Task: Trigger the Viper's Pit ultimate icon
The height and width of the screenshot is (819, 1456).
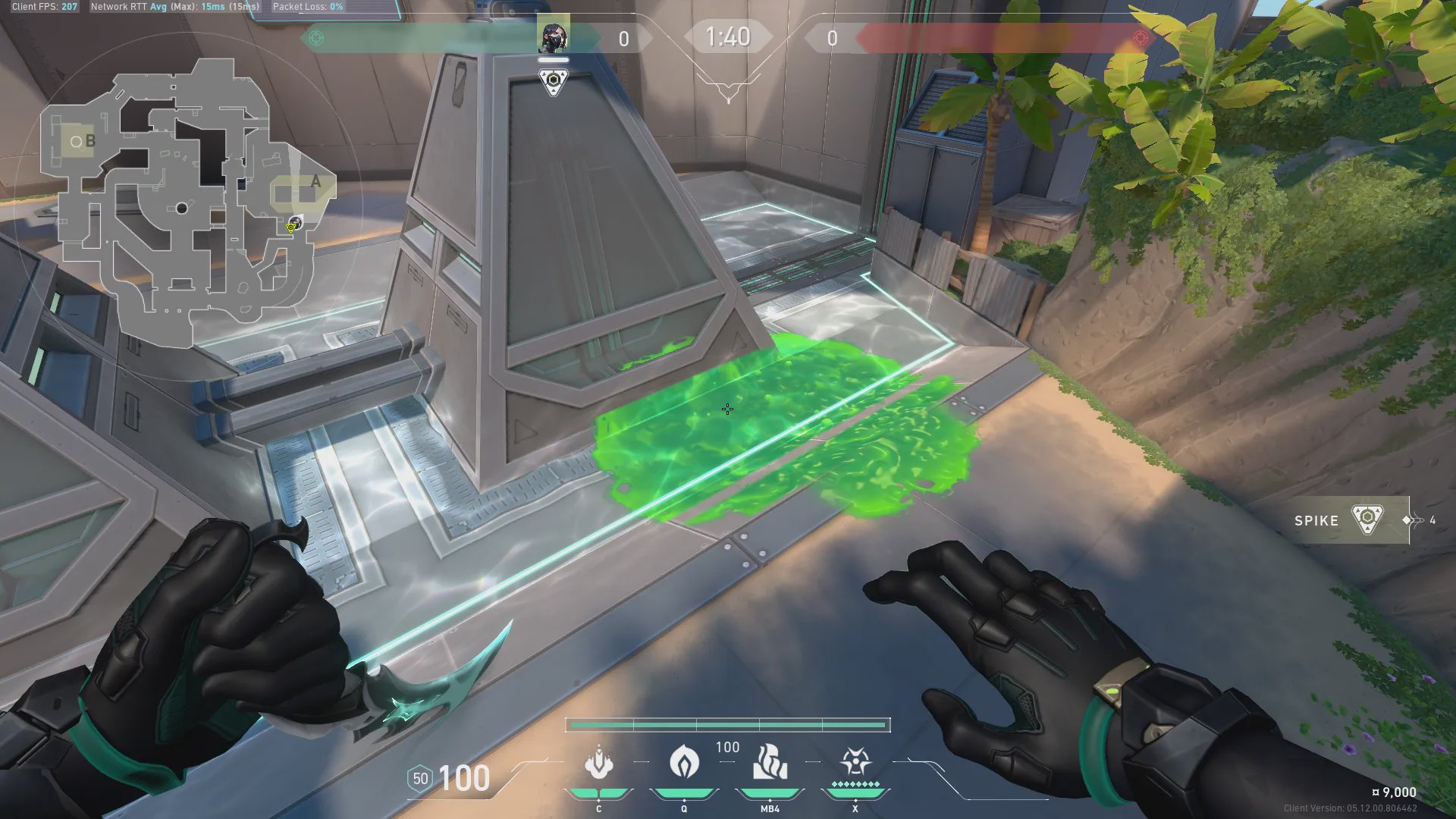Action: [855, 762]
